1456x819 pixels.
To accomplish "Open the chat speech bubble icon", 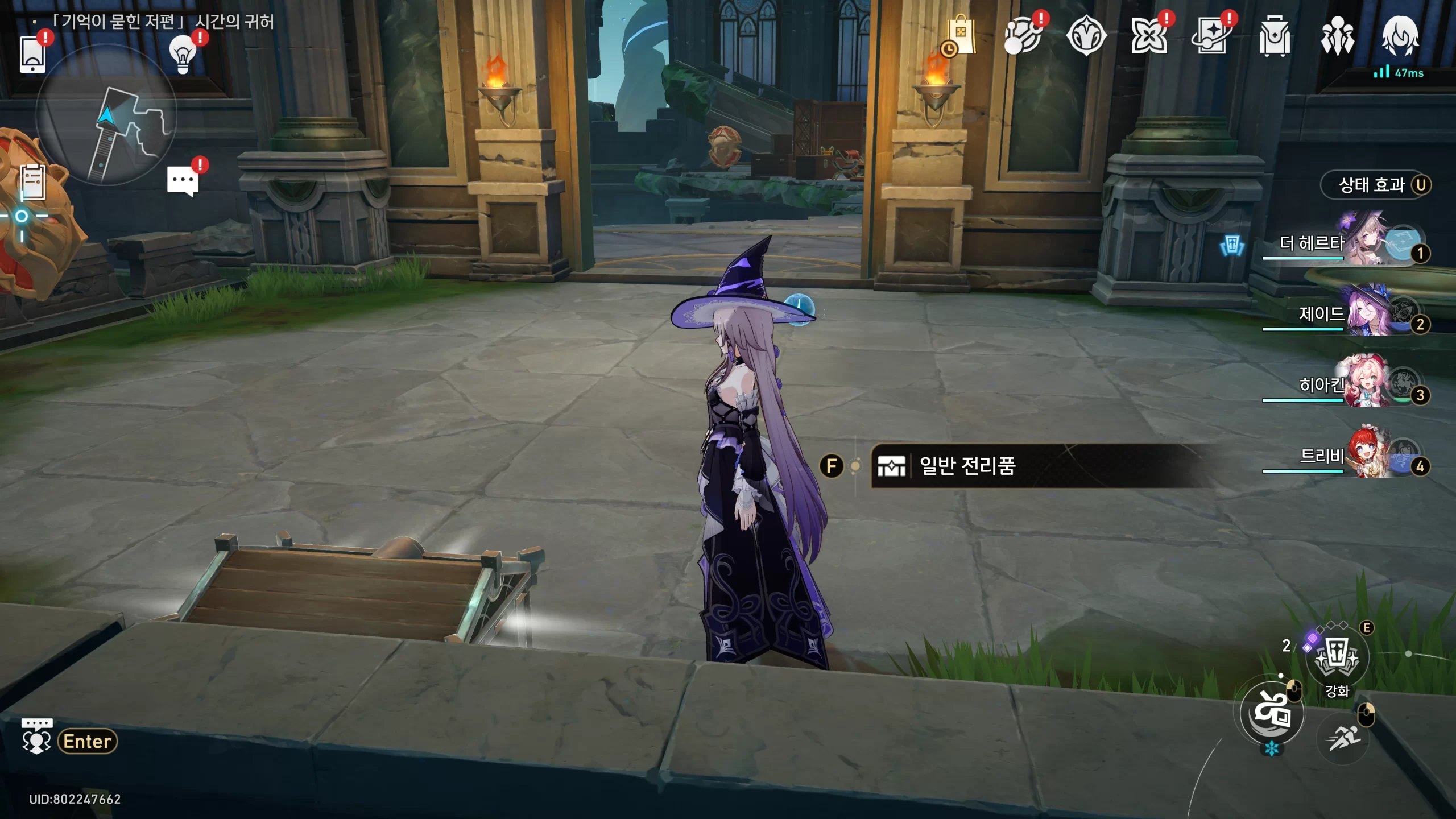I will click(x=183, y=181).
